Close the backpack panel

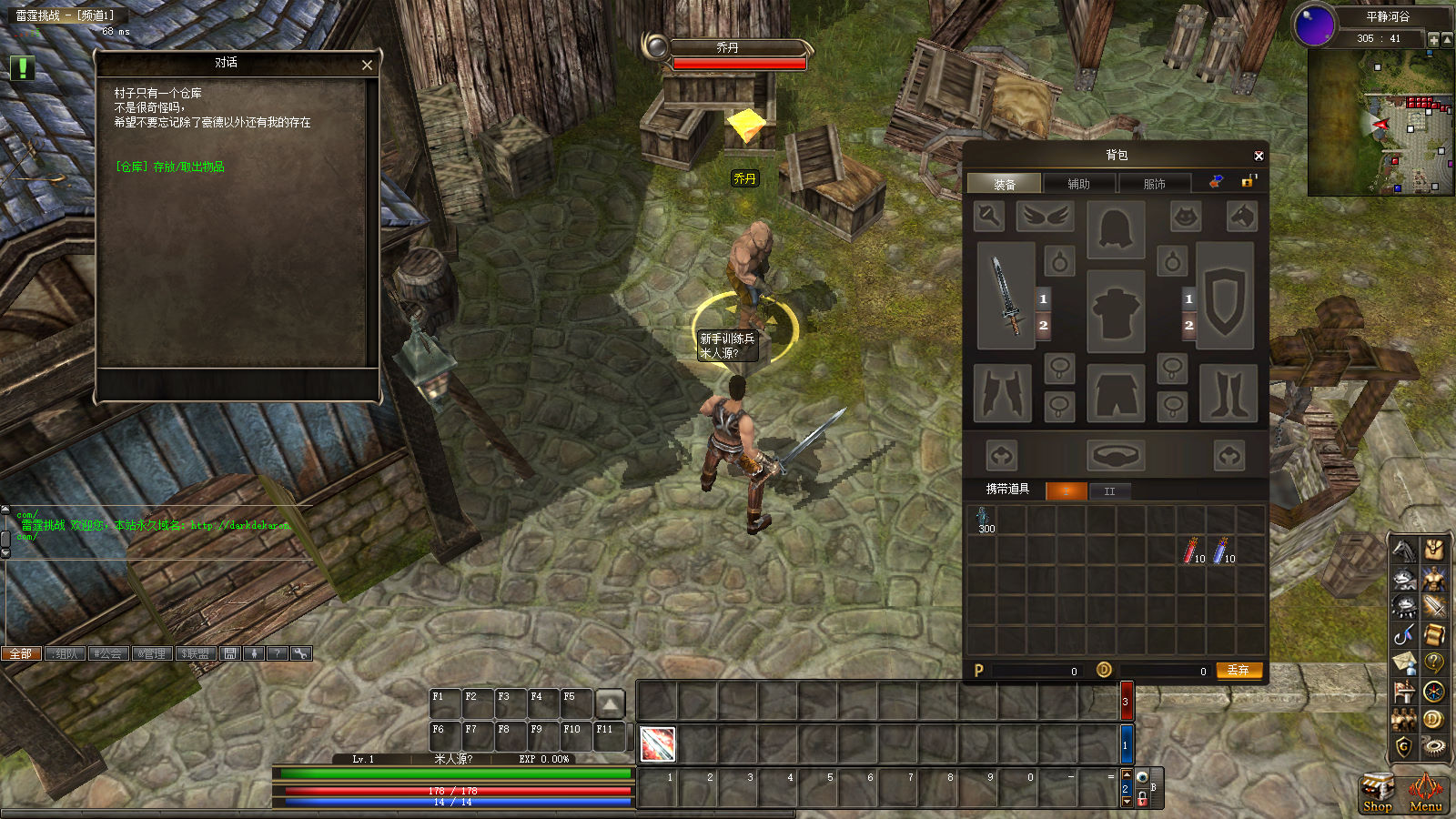(1259, 156)
